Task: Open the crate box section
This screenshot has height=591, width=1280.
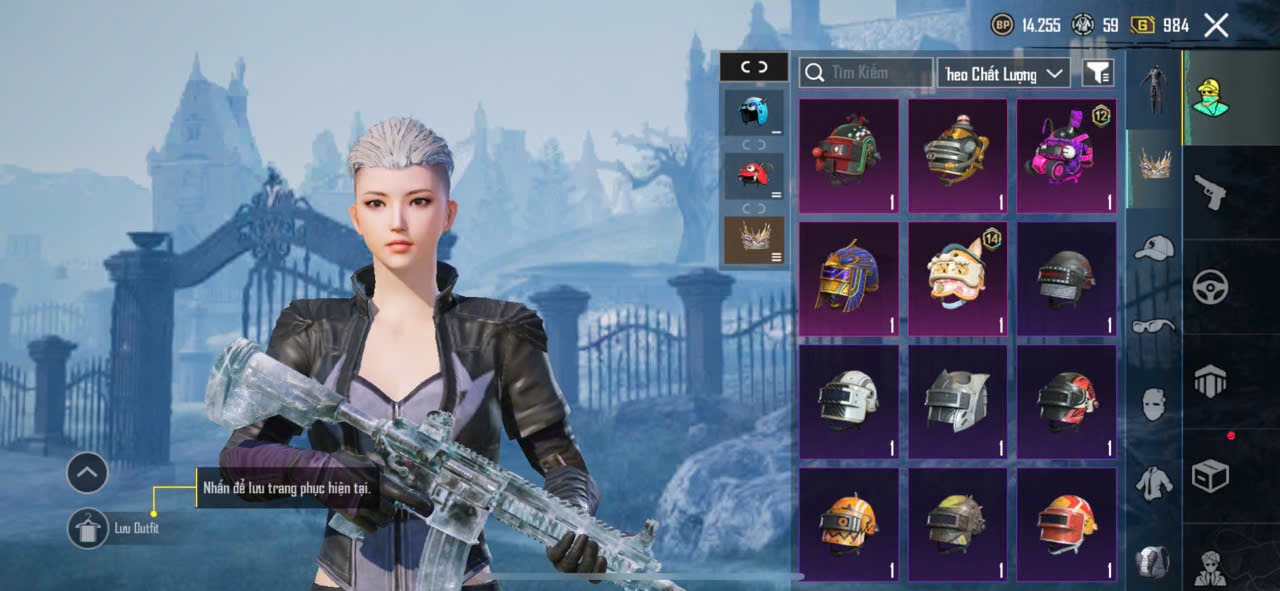Action: click(1210, 476)
